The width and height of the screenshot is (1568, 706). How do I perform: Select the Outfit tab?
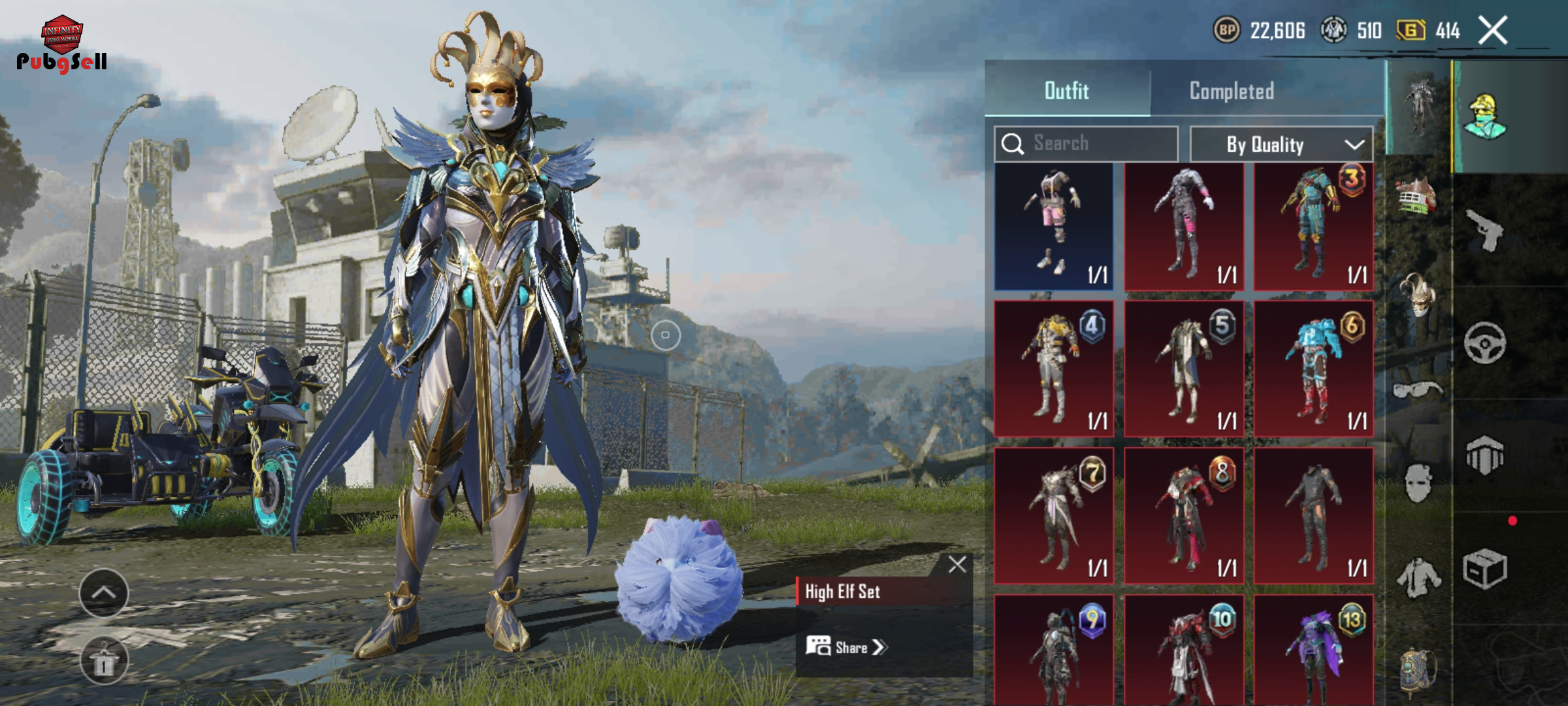click(1066, 91)
